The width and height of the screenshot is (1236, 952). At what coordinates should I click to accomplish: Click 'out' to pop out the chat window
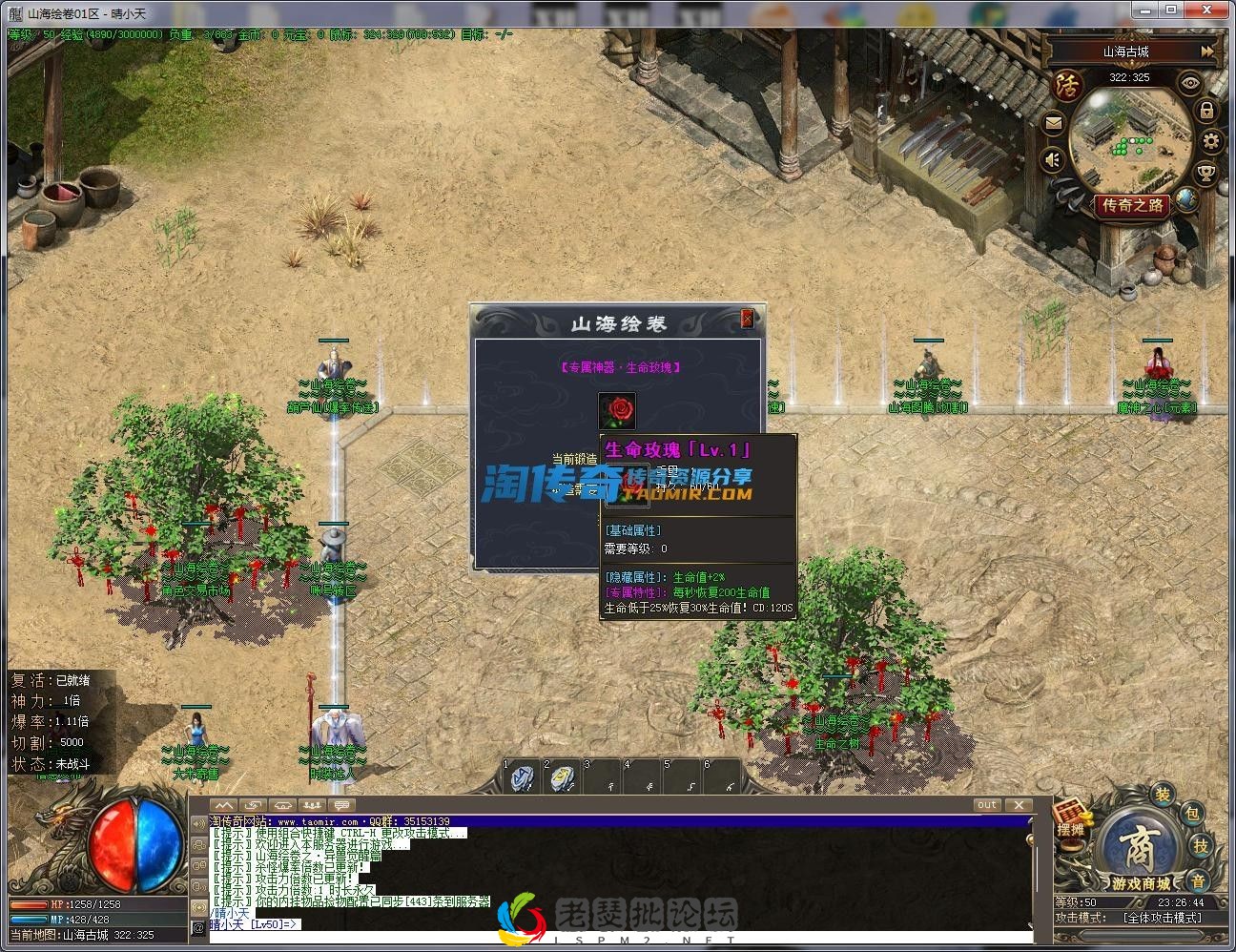pos(987,804)
